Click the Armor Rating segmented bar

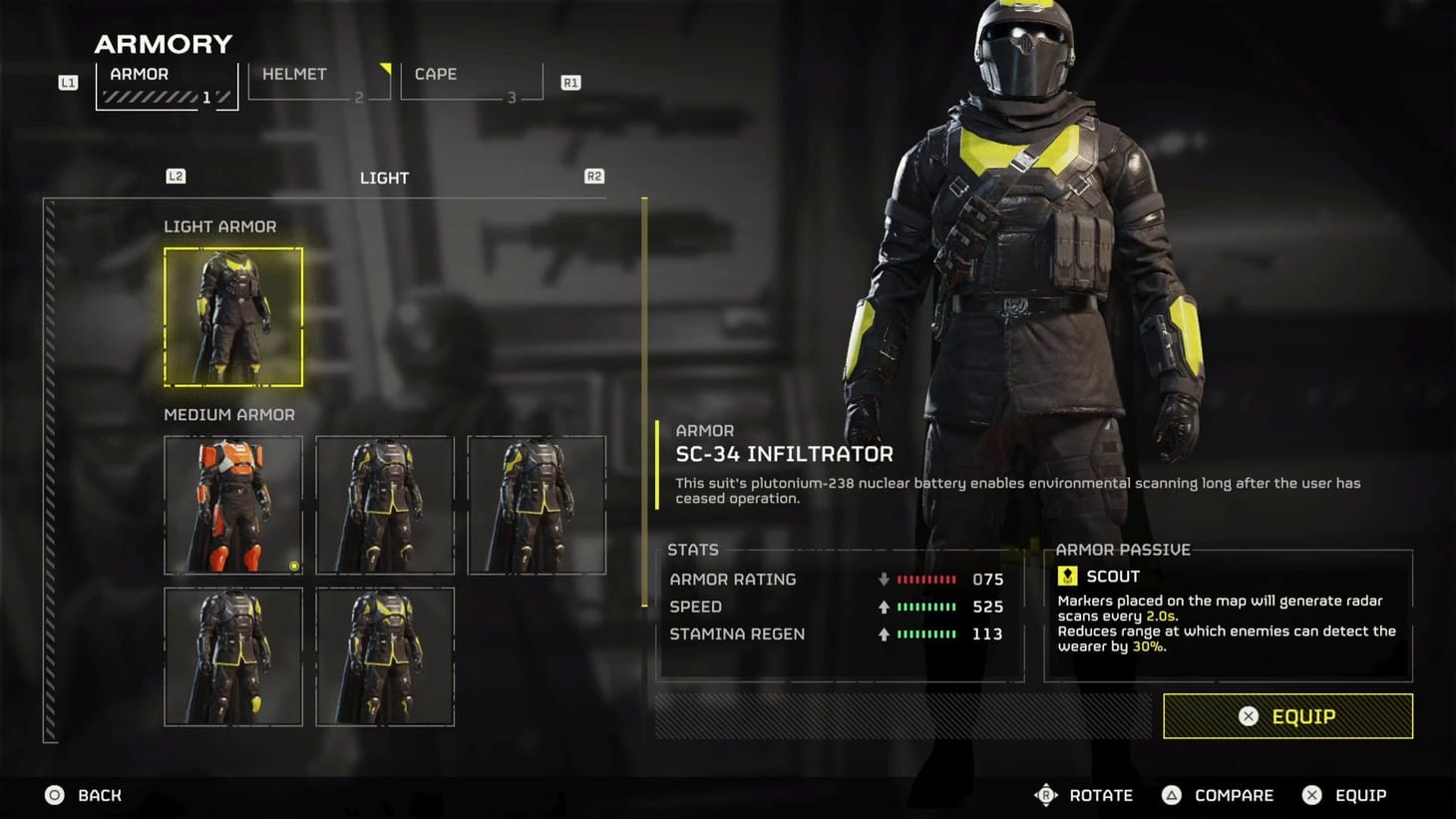point(926,579)
